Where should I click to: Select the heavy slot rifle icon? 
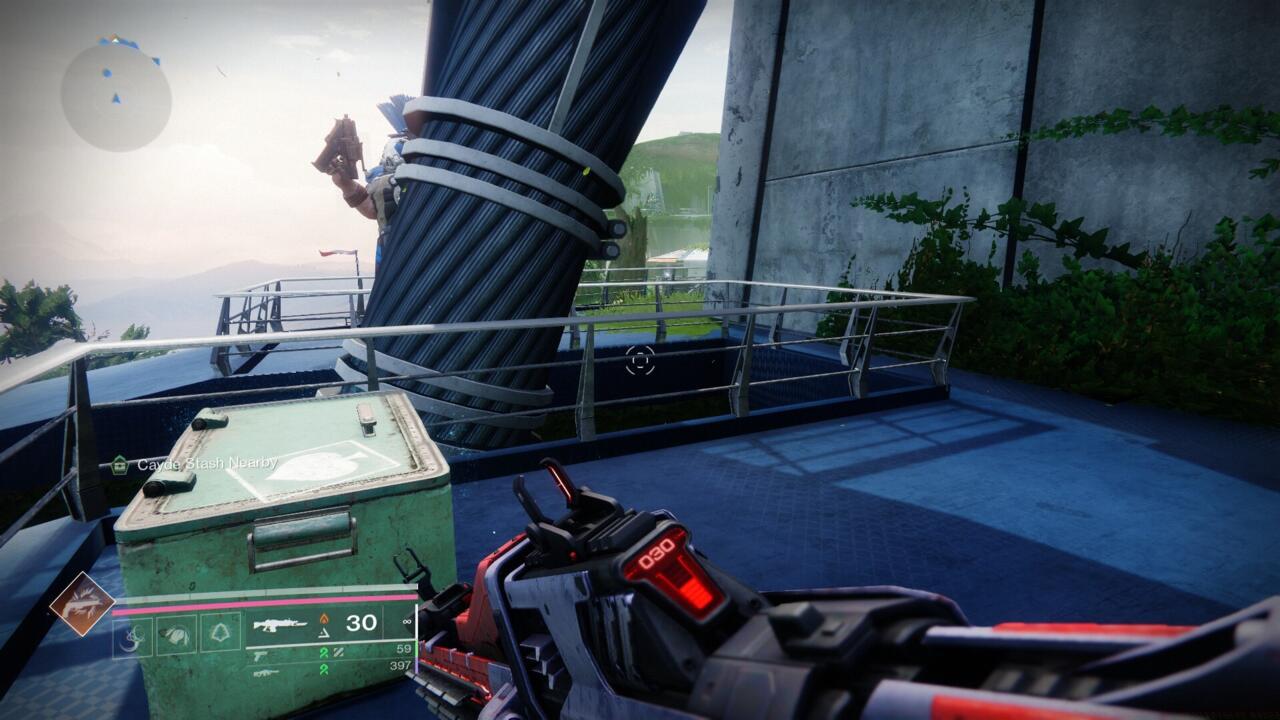pos(267,673)
